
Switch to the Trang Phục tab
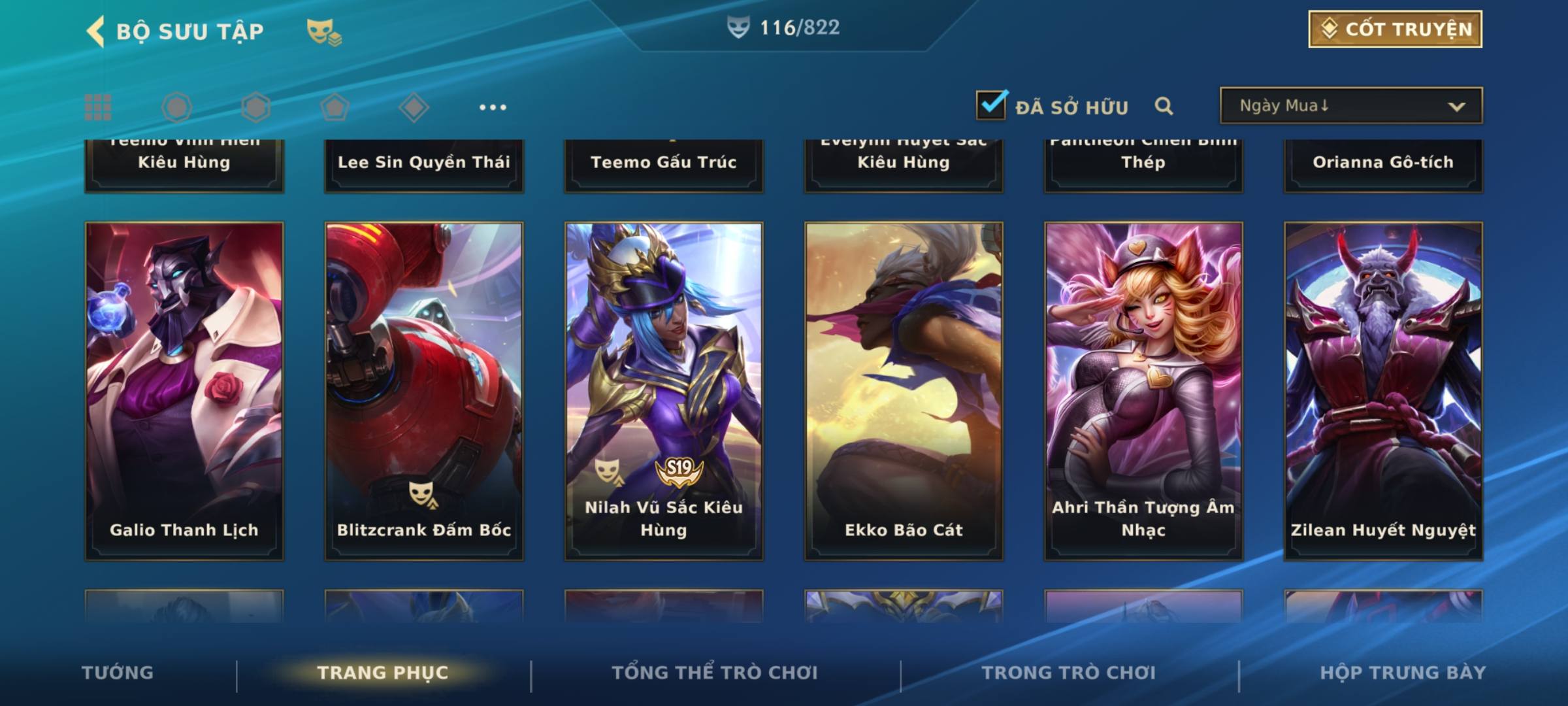click(383, 673)
